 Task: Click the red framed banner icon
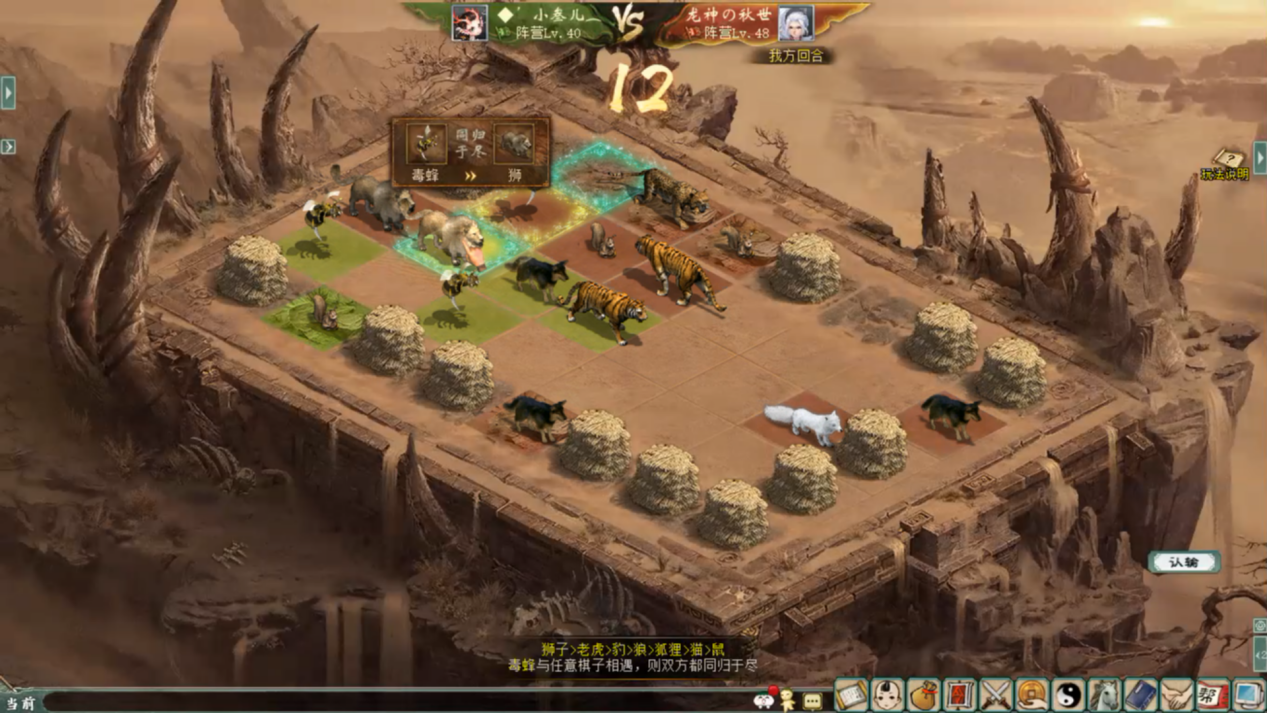click(x=959, y=694)
